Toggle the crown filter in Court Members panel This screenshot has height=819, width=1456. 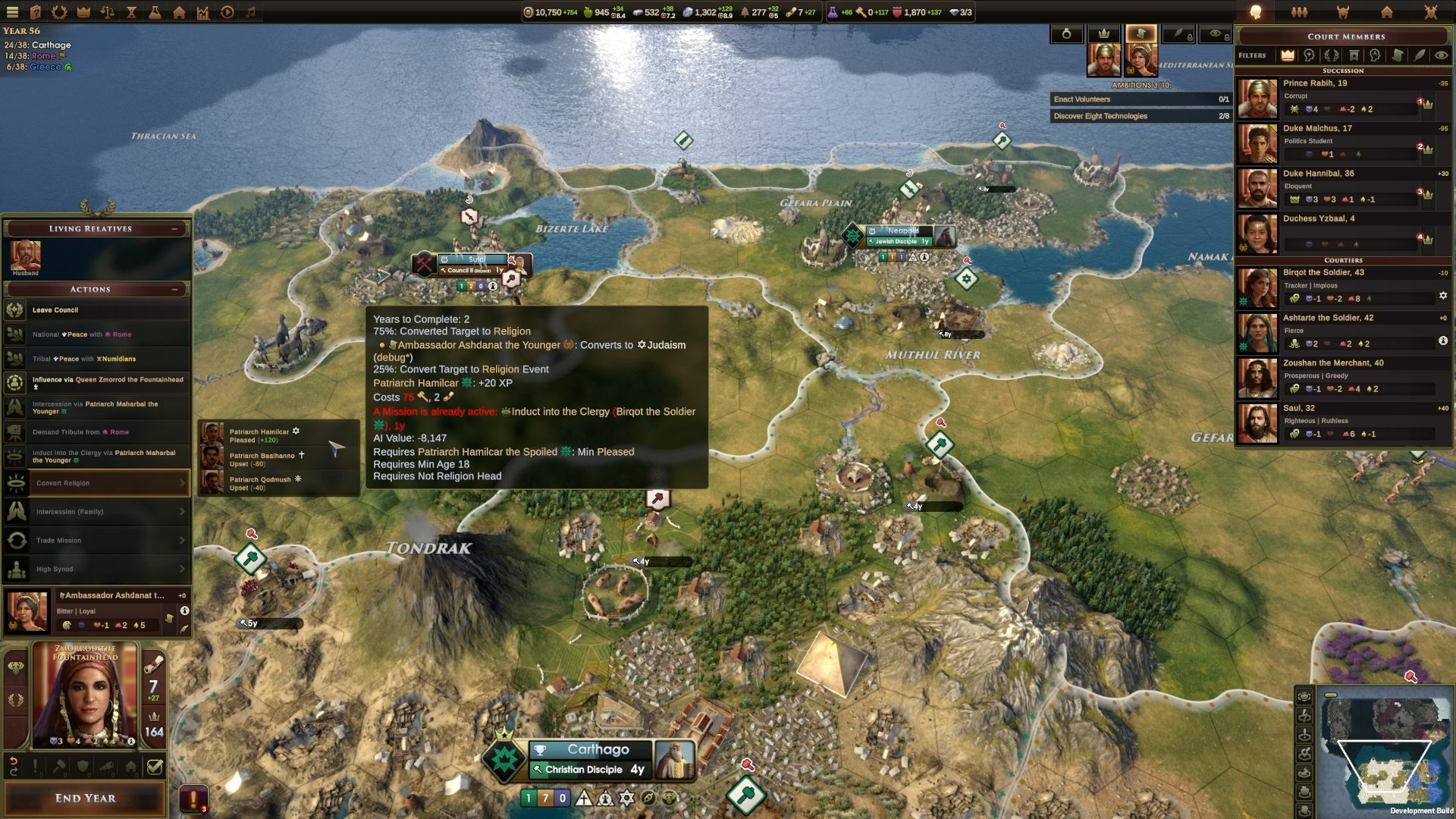(1288, 56)
